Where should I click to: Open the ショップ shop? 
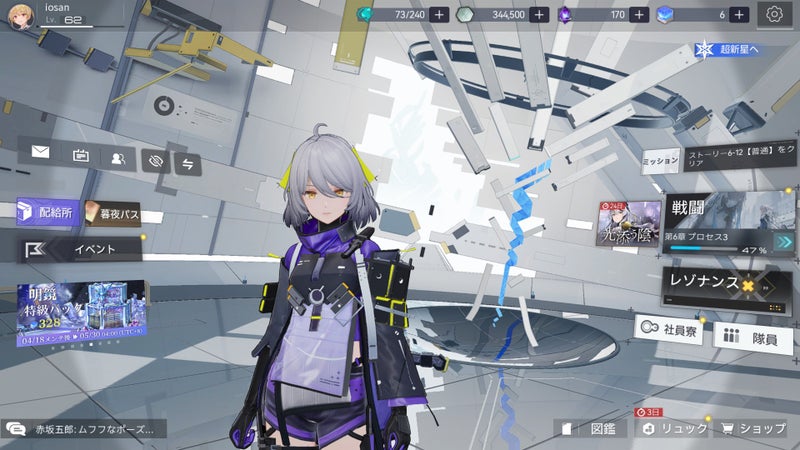tap(755, 428)
